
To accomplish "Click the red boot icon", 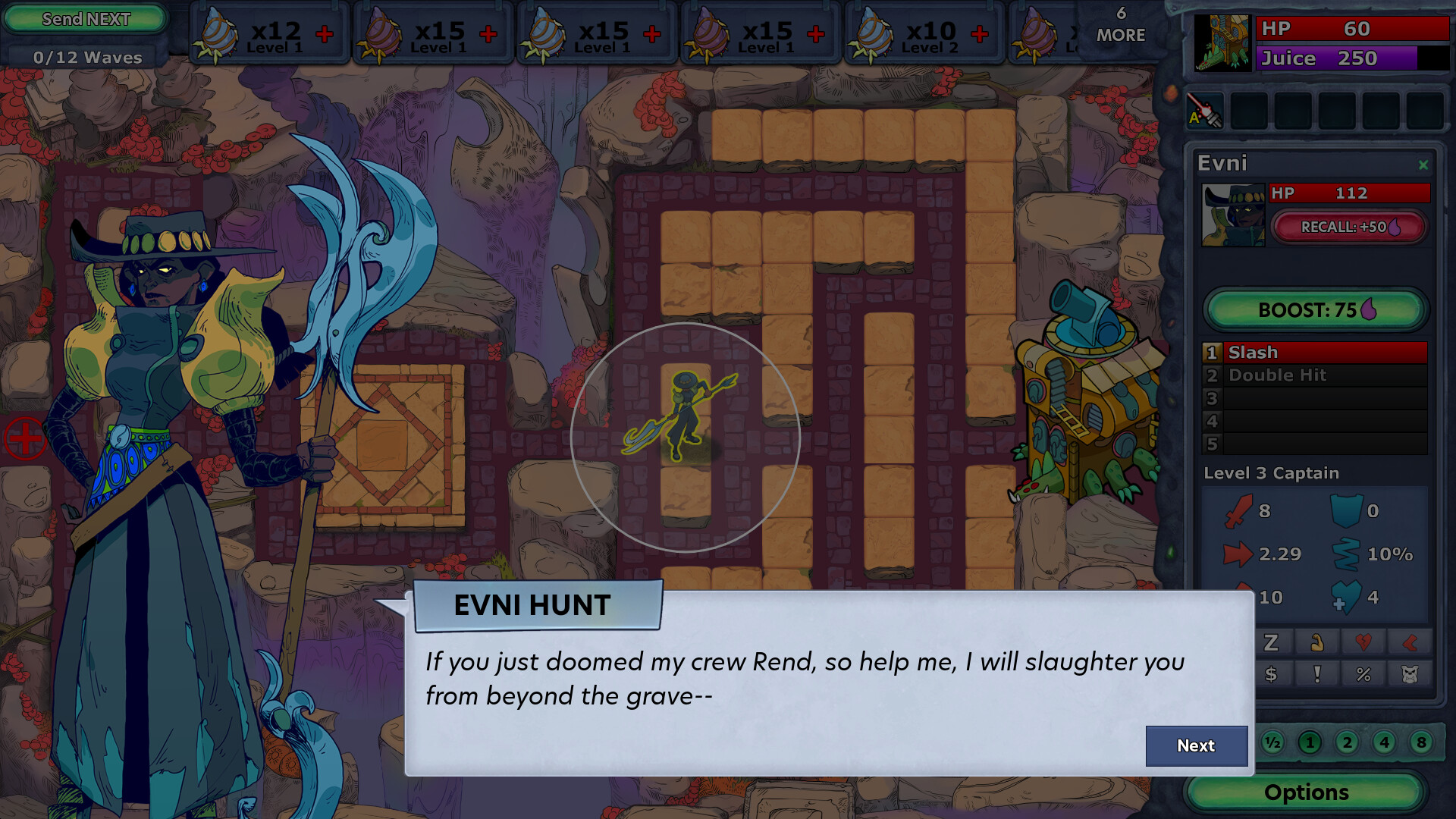I will click(1410, 642).
